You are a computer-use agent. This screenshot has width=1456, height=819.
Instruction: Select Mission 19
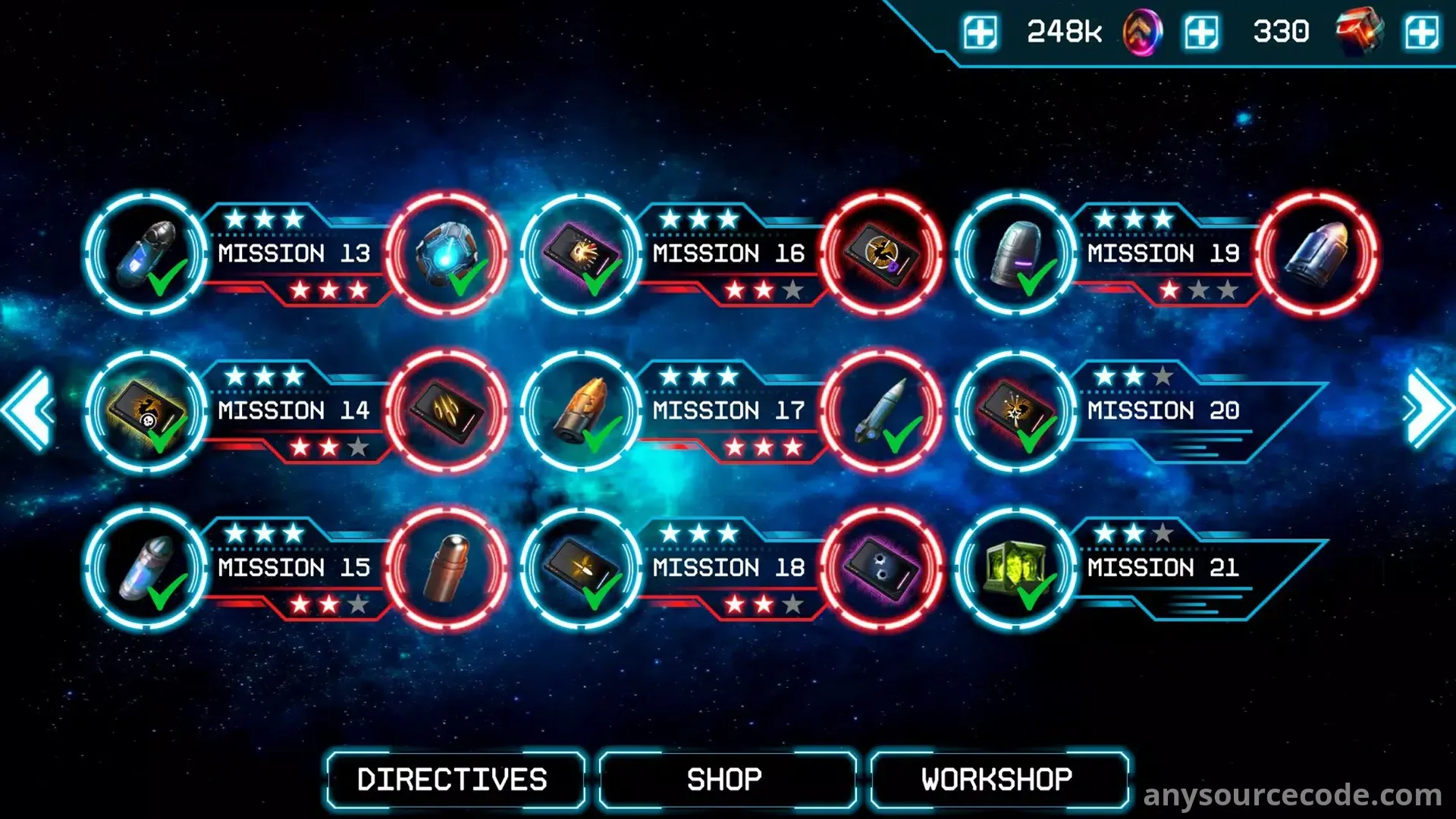tap(1163, 253)
